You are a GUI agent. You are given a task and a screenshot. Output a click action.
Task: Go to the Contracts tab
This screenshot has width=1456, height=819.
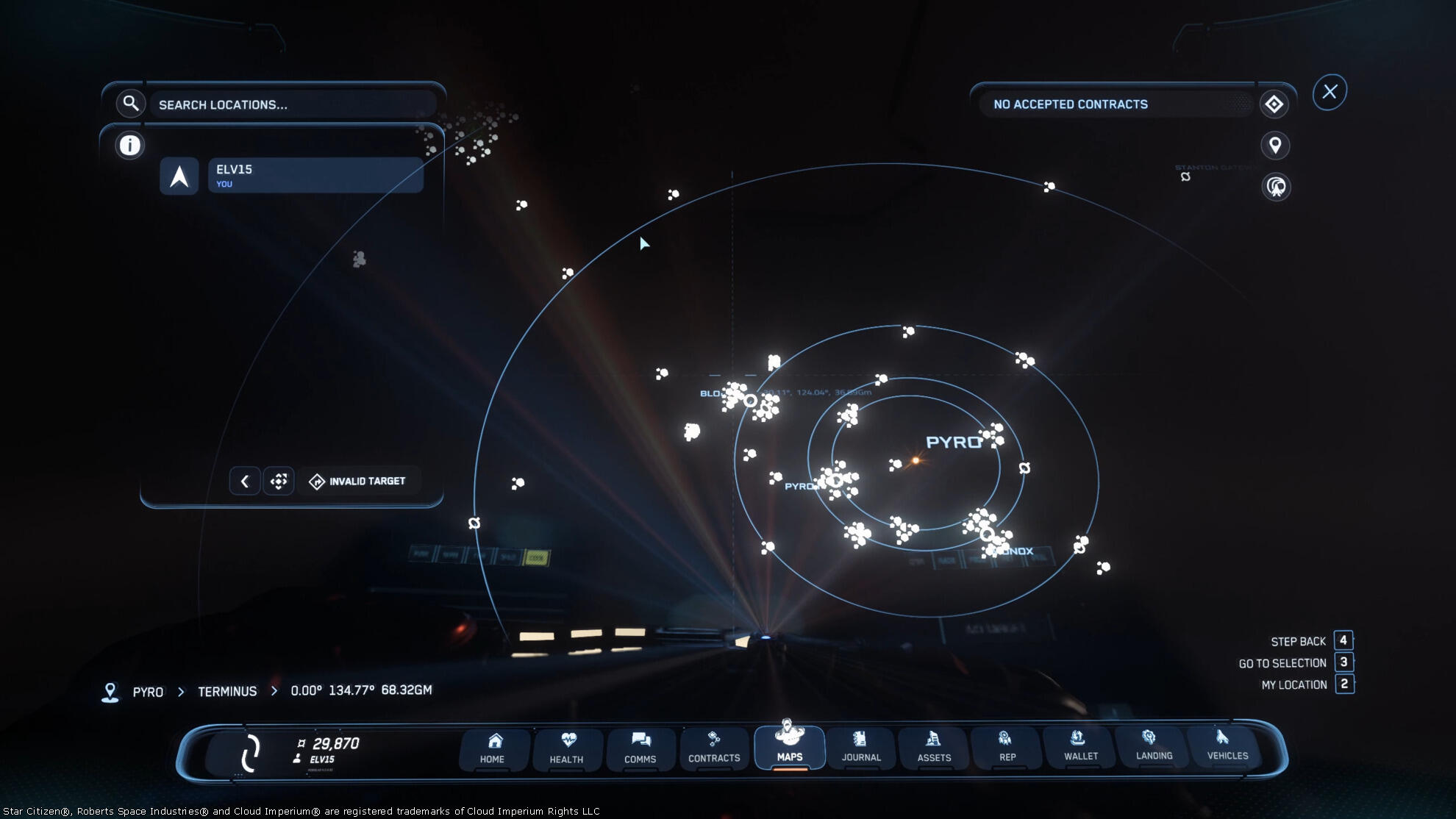click(714, 748)
